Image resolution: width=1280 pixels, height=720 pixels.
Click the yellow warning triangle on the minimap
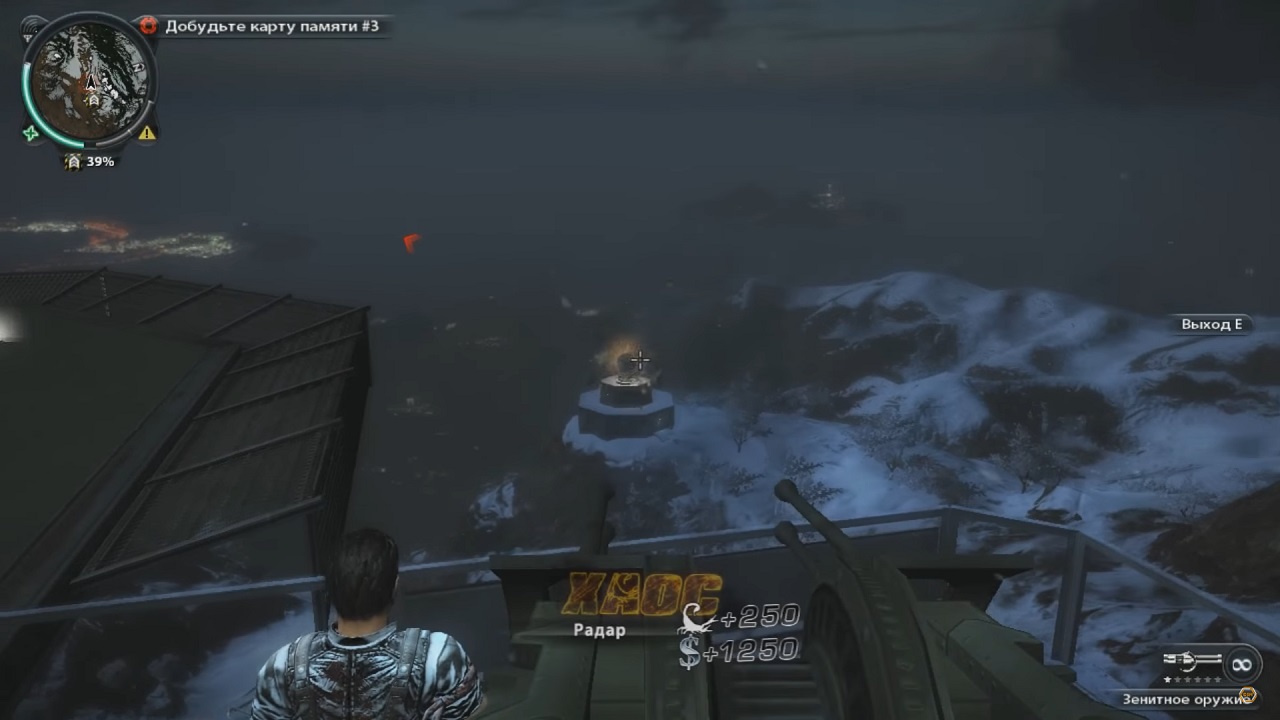pos(147,132)
